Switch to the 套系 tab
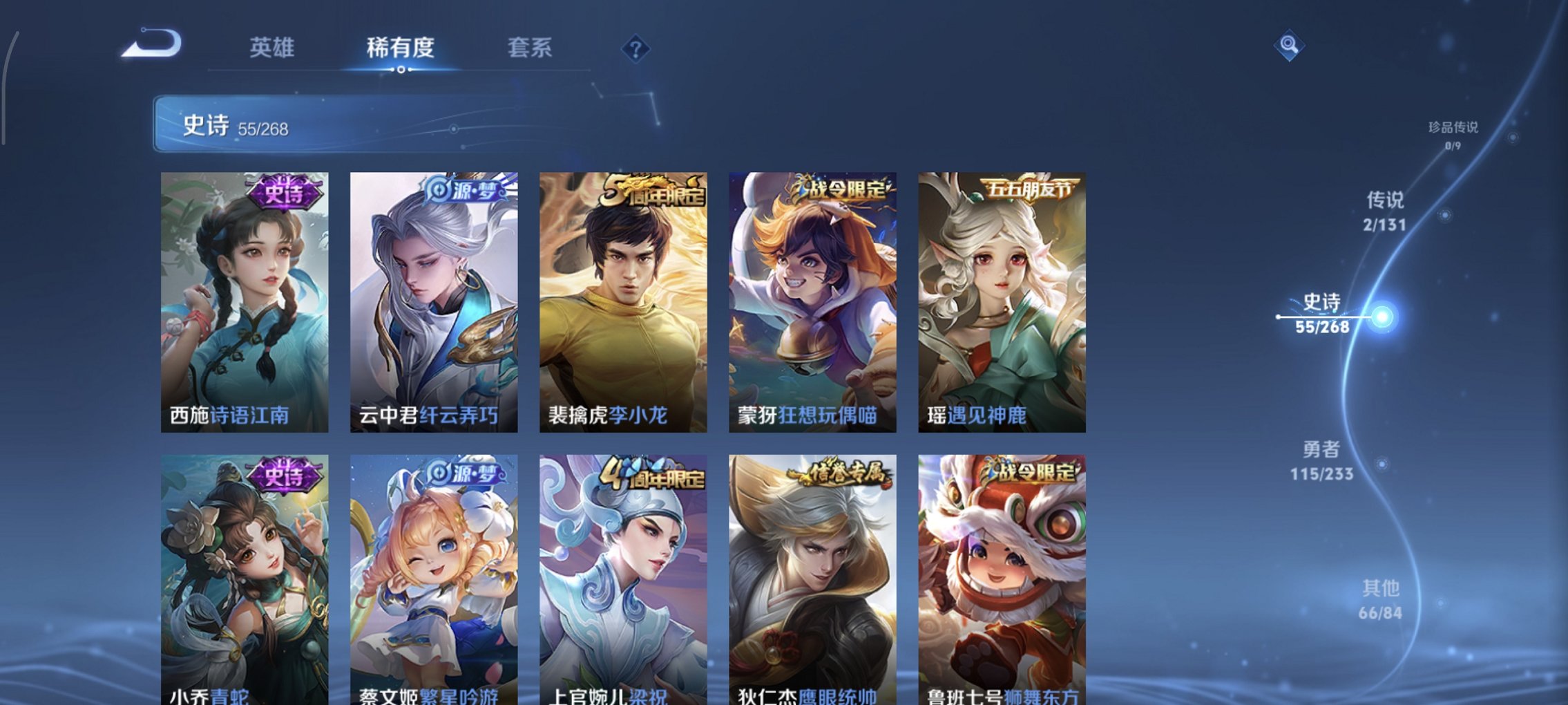 [x=528, y=47]
